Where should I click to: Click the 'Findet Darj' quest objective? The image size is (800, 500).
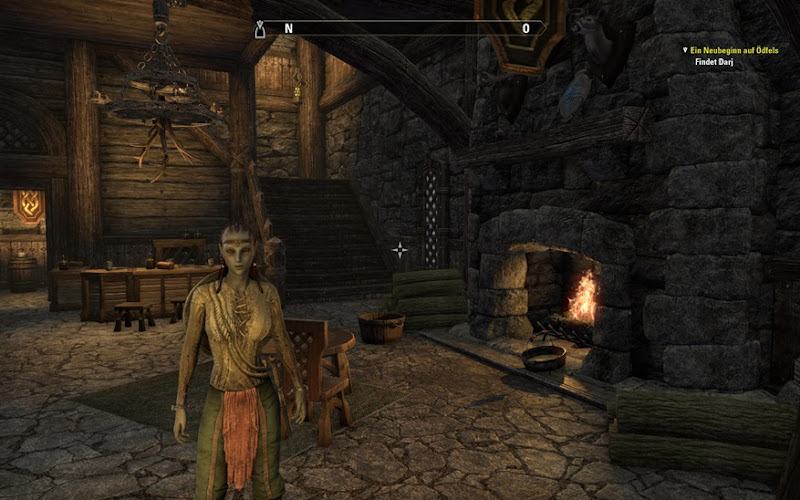coord(716,61)
